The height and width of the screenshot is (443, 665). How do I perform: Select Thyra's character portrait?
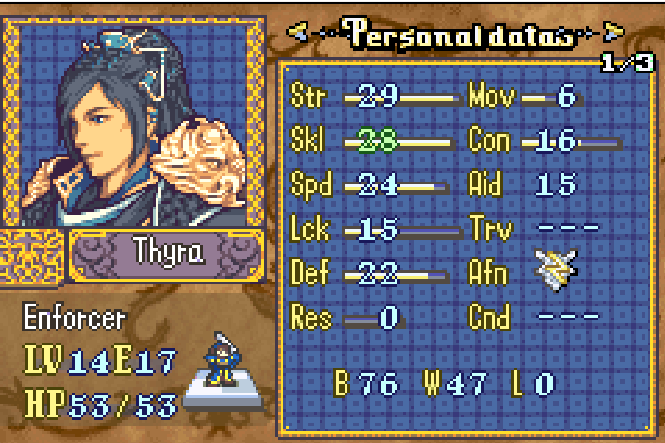pyautogui.click(x=136, y=118)
